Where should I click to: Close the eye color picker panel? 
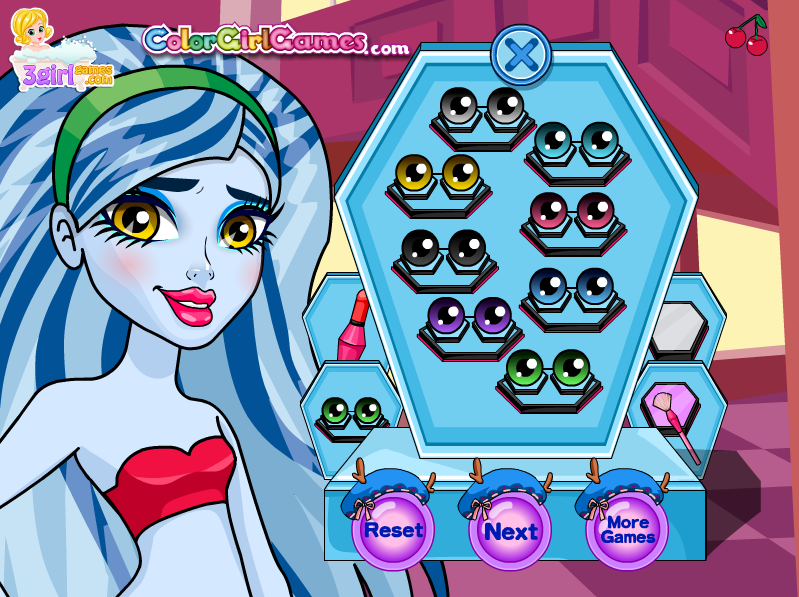pos(520,54)
